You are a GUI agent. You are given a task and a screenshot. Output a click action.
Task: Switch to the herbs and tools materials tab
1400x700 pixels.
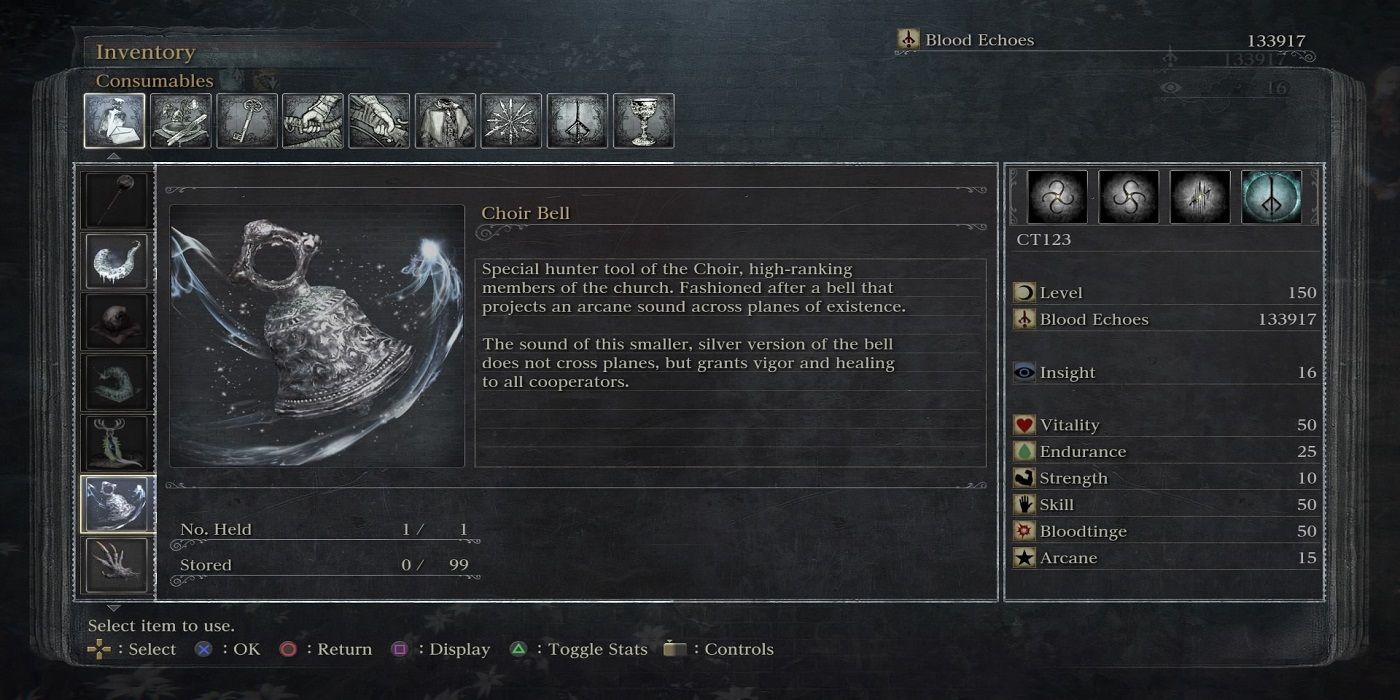[x=180, y=121]
